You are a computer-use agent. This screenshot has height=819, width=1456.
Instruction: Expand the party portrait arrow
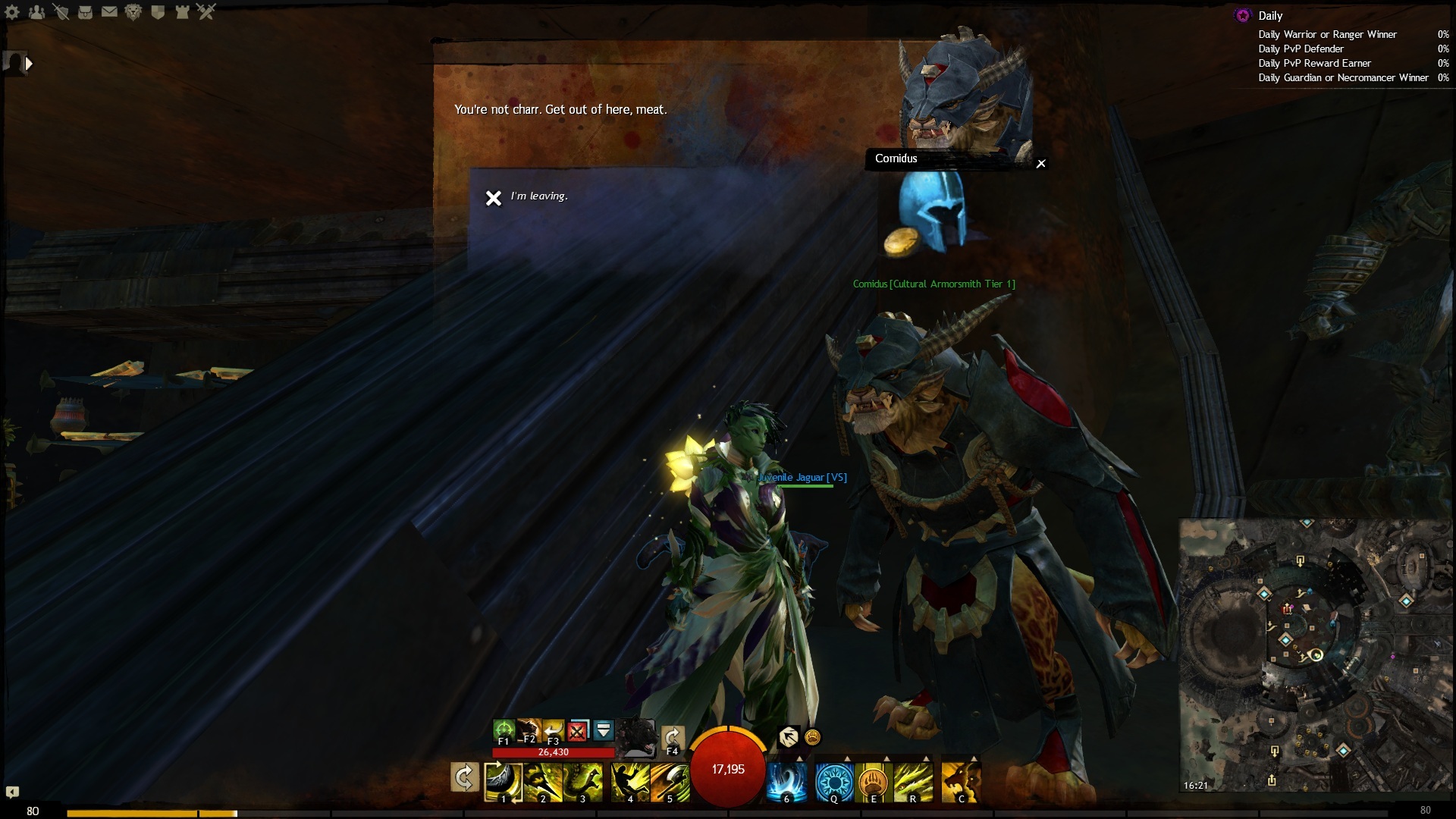pyautogui.click(x=29, y=64)
